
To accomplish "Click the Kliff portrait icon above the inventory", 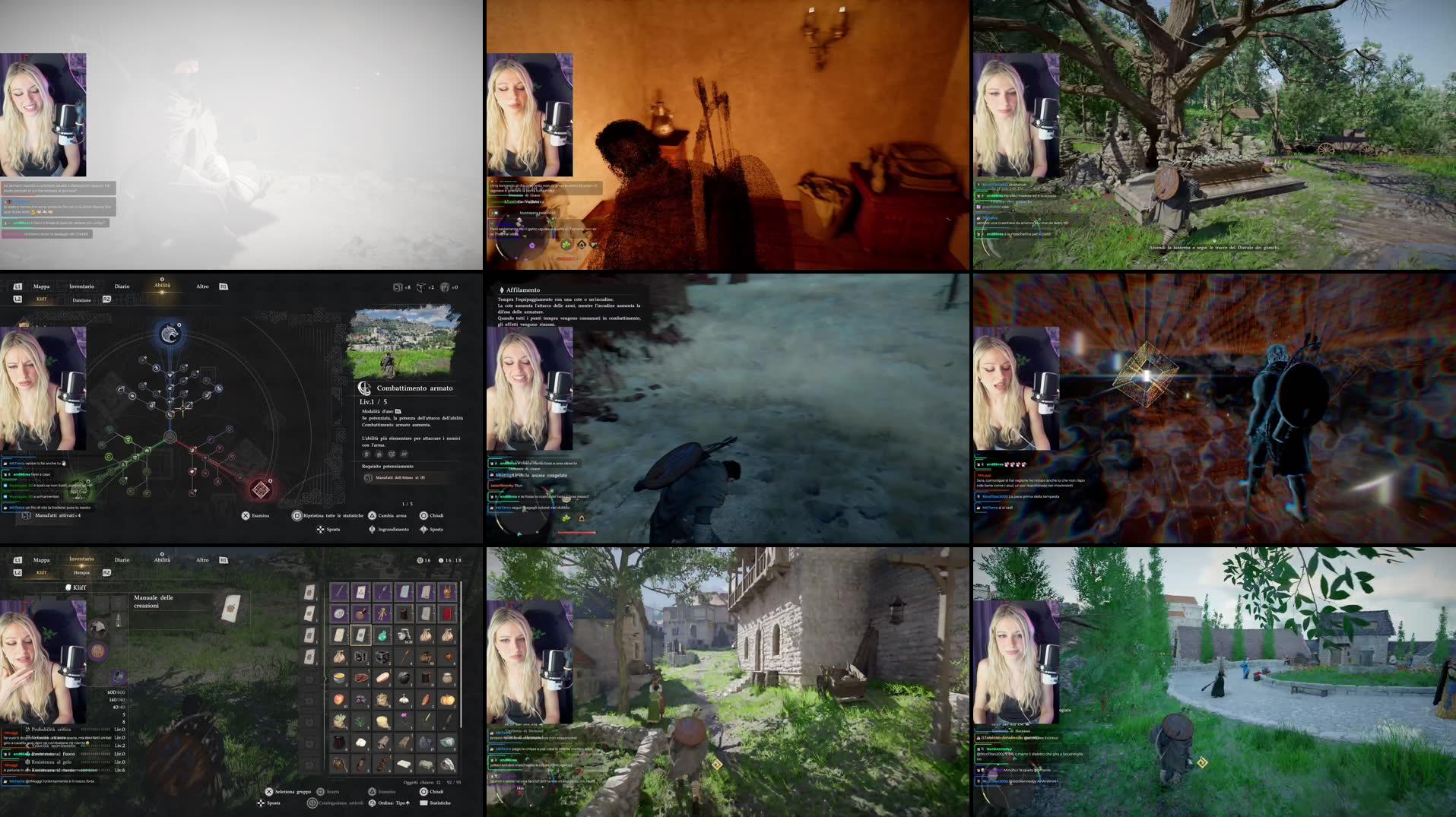I will point(68,587).
